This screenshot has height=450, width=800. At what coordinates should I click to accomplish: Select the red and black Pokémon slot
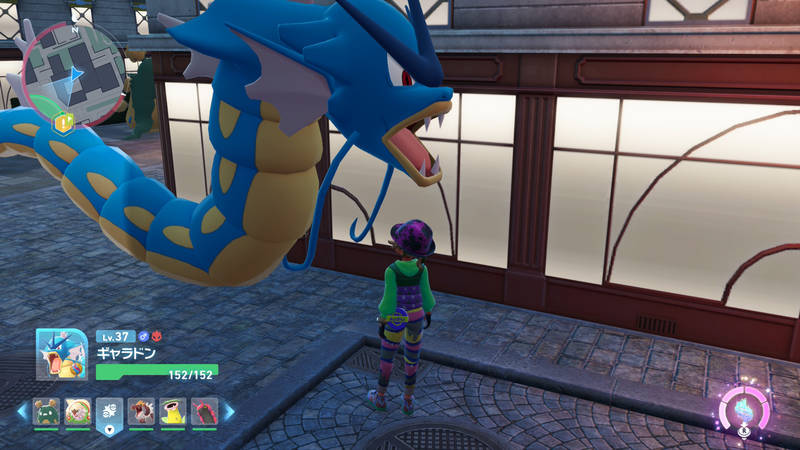click(204, 412)
